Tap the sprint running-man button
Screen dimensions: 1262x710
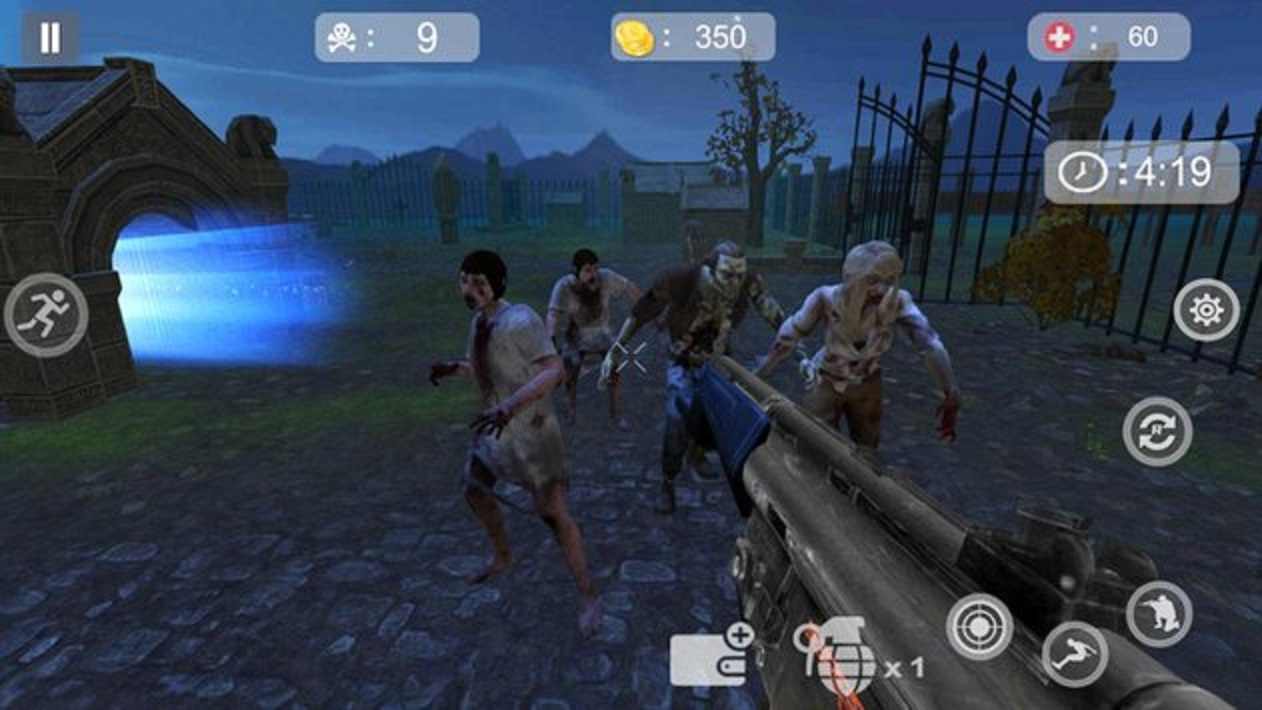[46, 315]
